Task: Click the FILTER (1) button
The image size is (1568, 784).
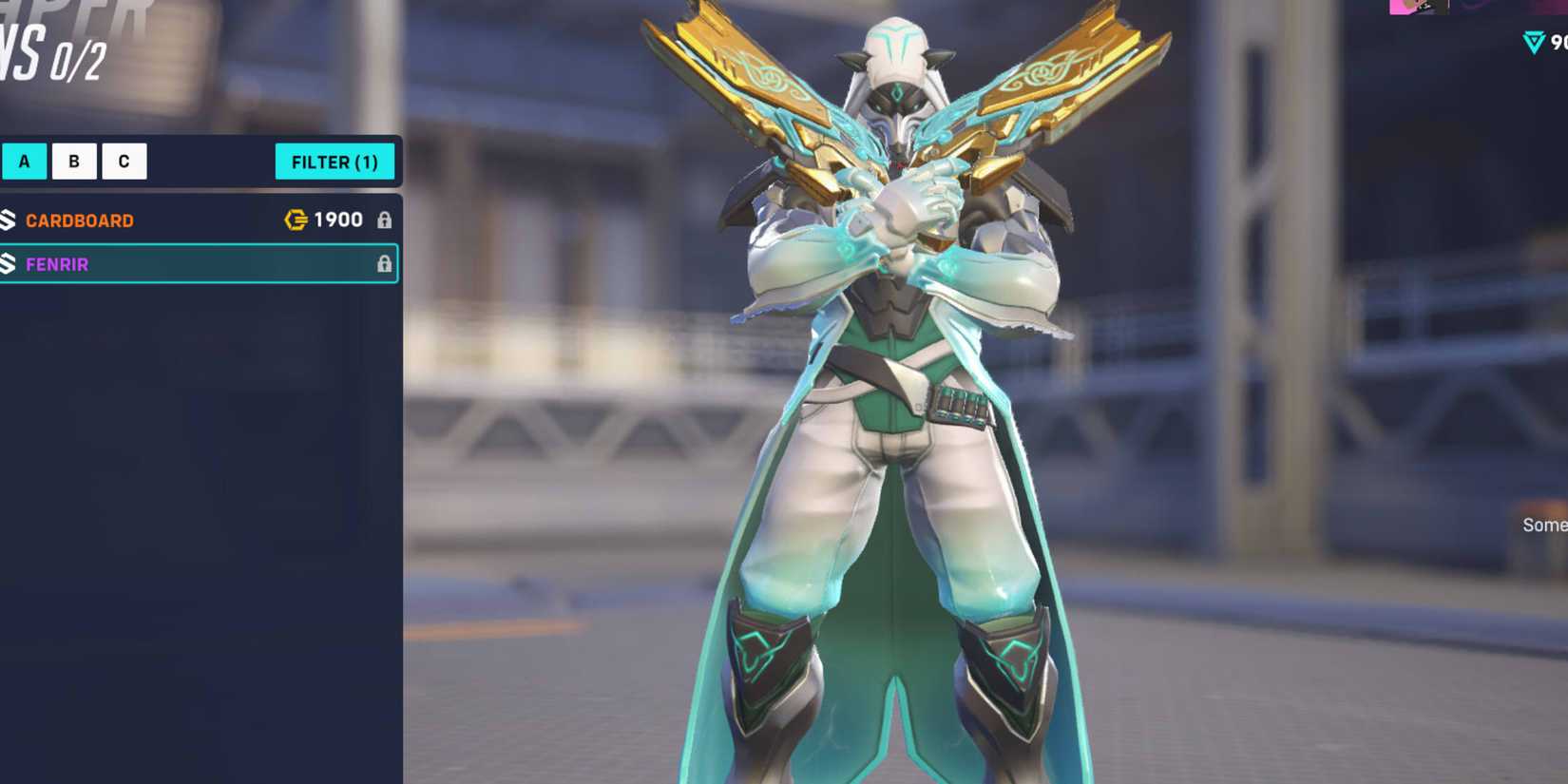Action: [335, 162]
